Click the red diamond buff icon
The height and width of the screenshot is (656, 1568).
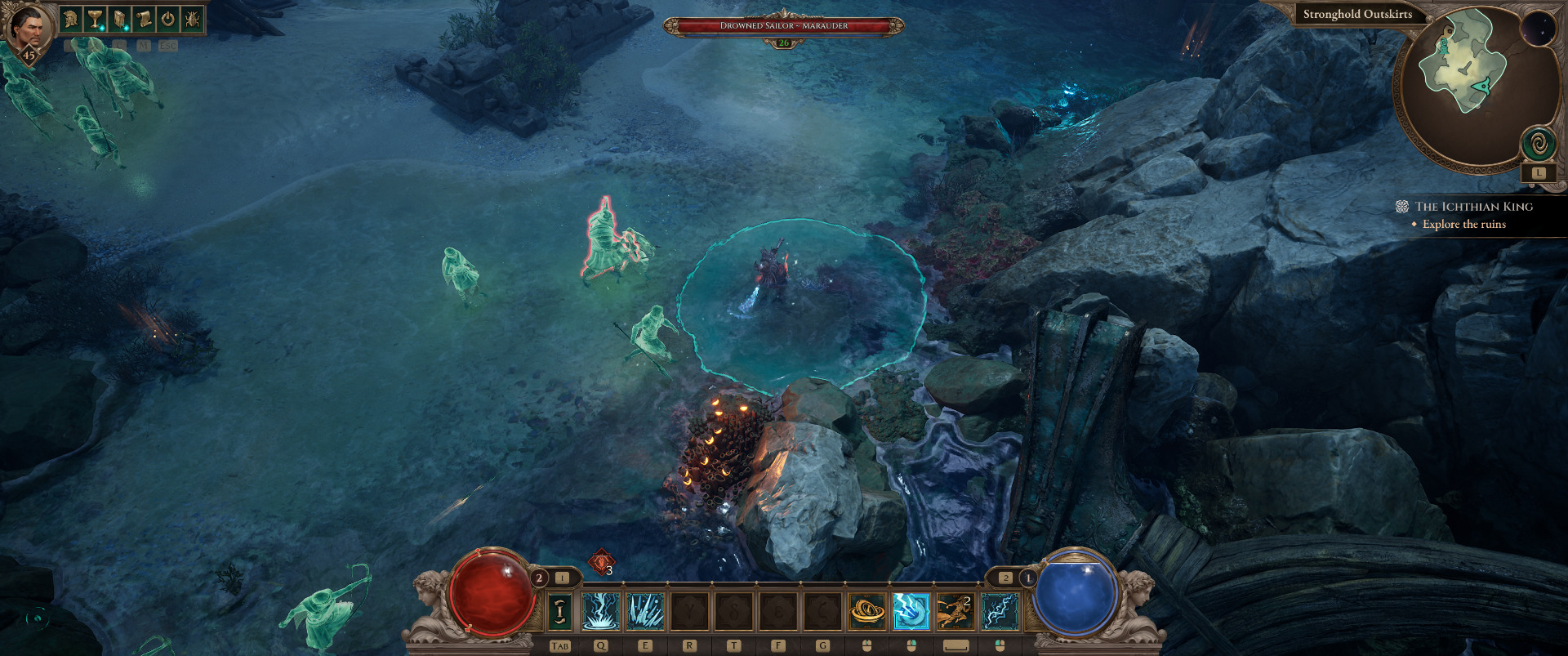(x=601, y=562)
